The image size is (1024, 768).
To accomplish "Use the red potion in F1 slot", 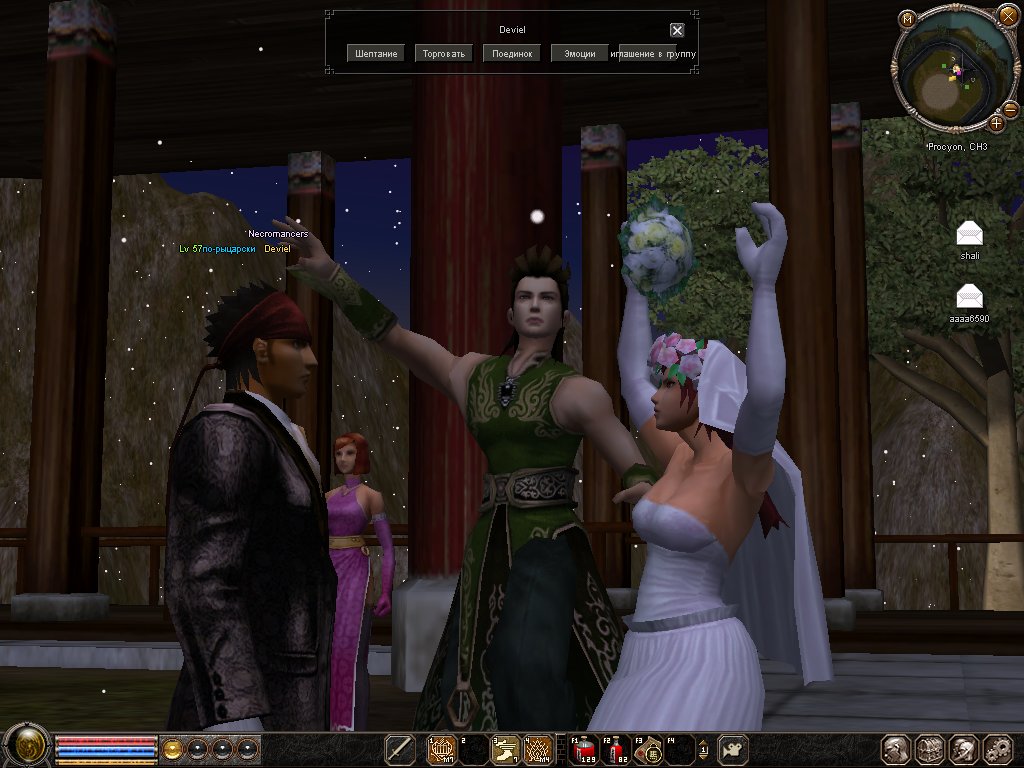I will 583,748.
